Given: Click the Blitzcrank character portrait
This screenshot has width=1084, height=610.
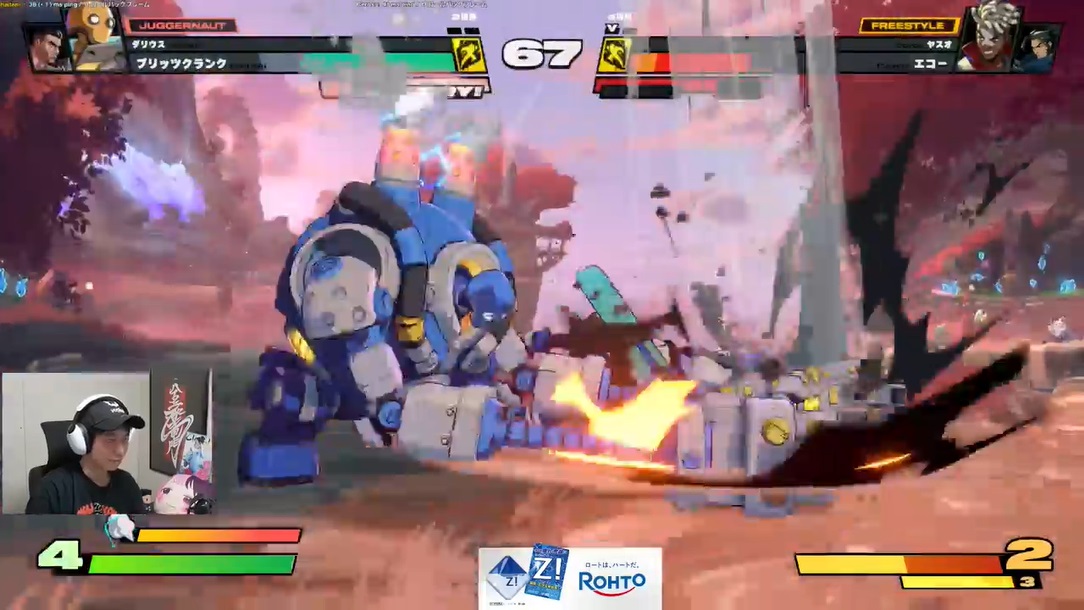Looking at the screenshot, I should tap(95, 37).
